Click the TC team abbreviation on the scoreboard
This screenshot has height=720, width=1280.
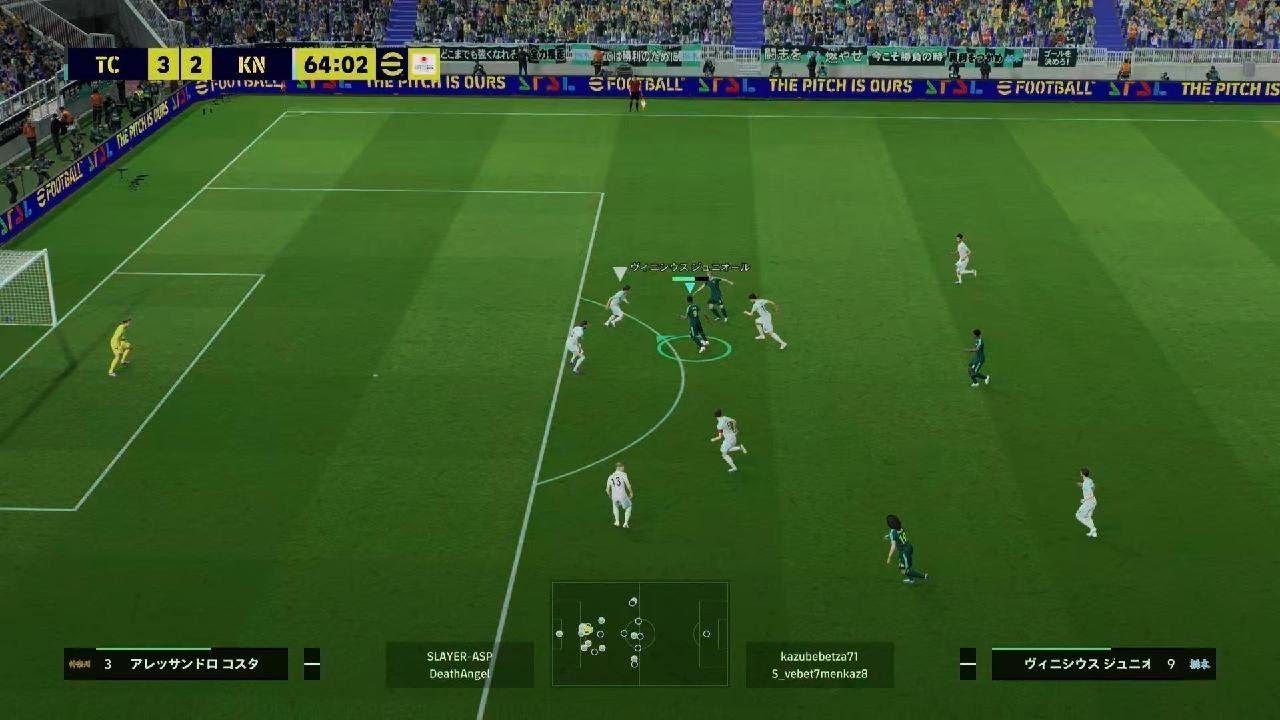tap(108, 62)
